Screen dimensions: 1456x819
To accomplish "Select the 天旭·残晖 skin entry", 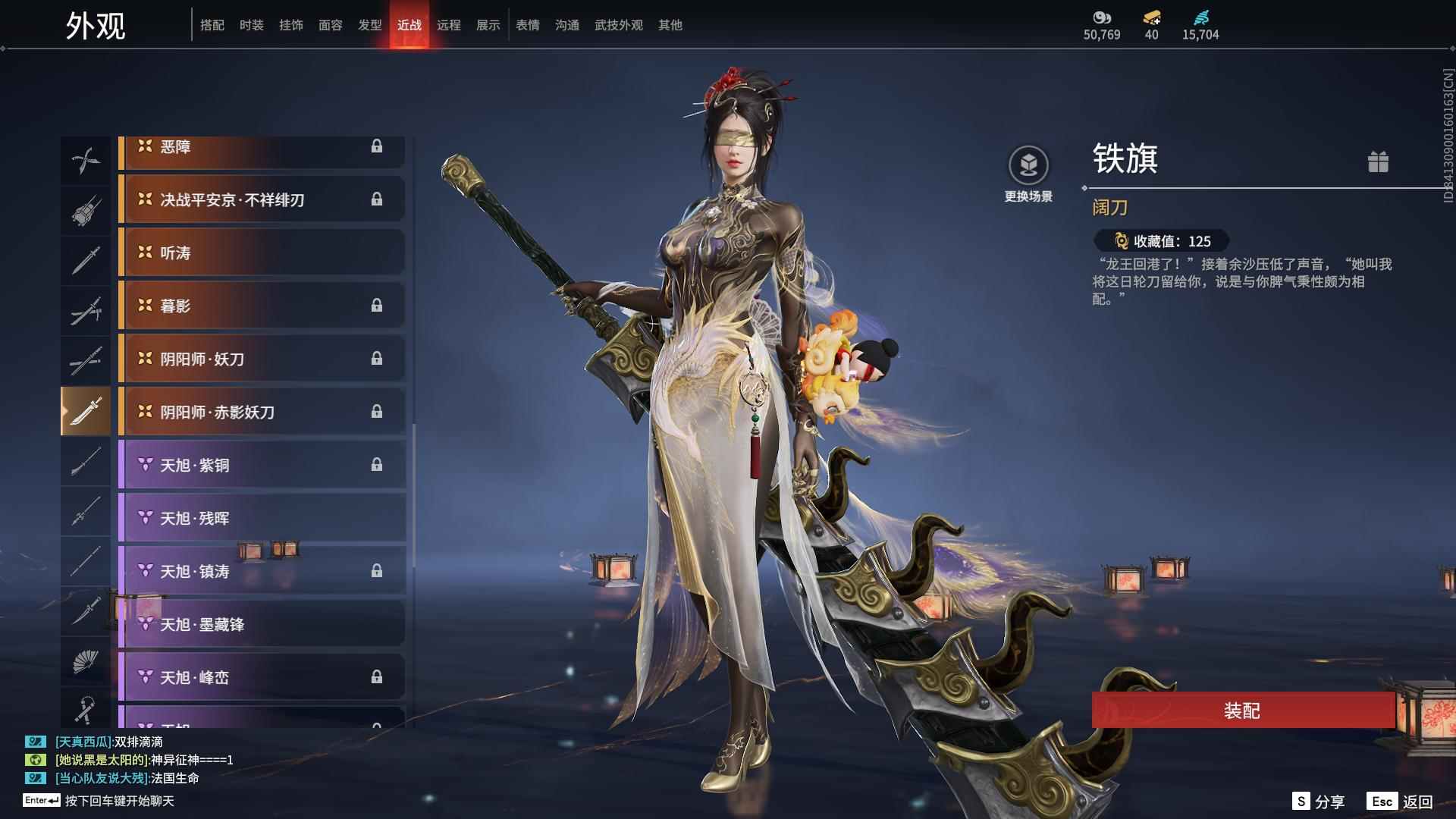I will [x=262, y=518].
